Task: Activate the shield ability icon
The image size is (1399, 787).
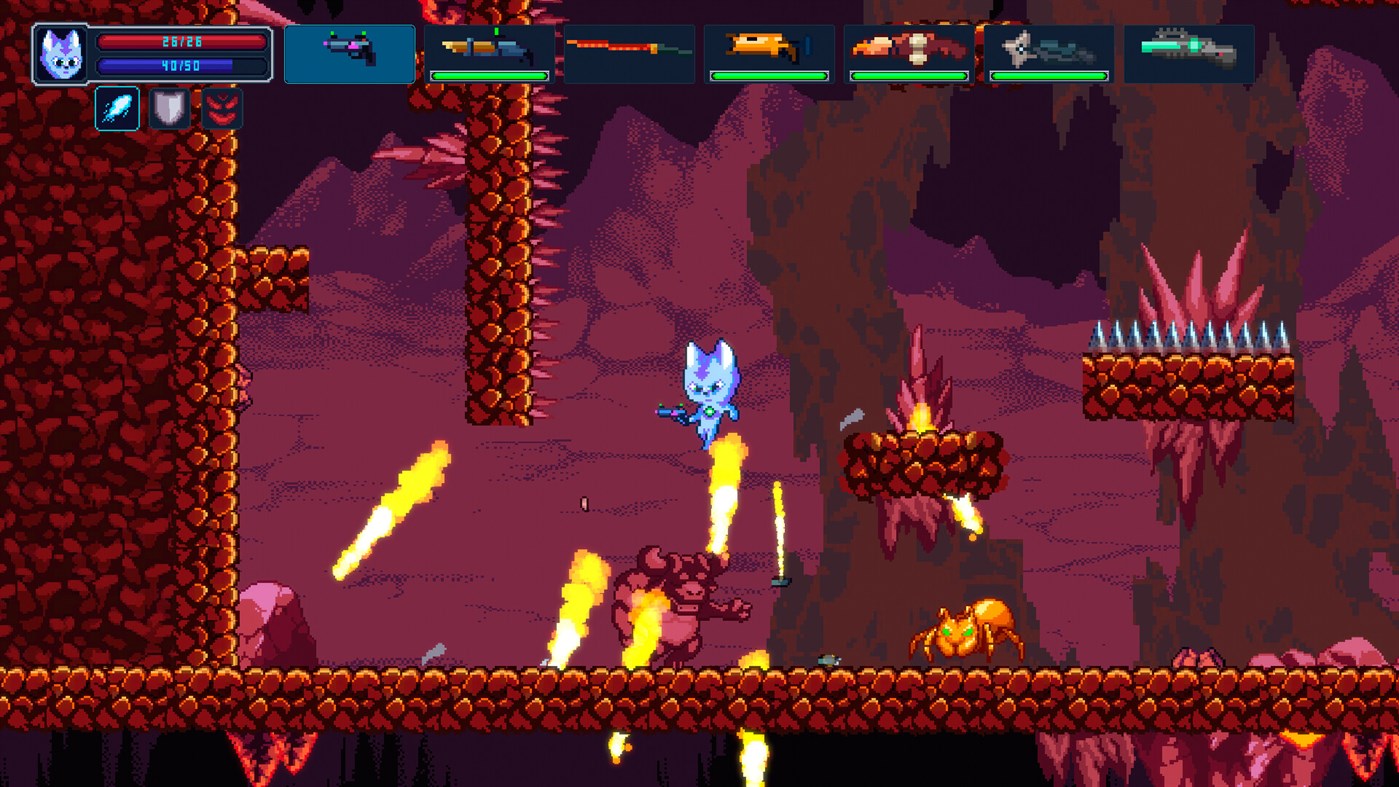Action: pyautogui.click(x=168, y=107)
